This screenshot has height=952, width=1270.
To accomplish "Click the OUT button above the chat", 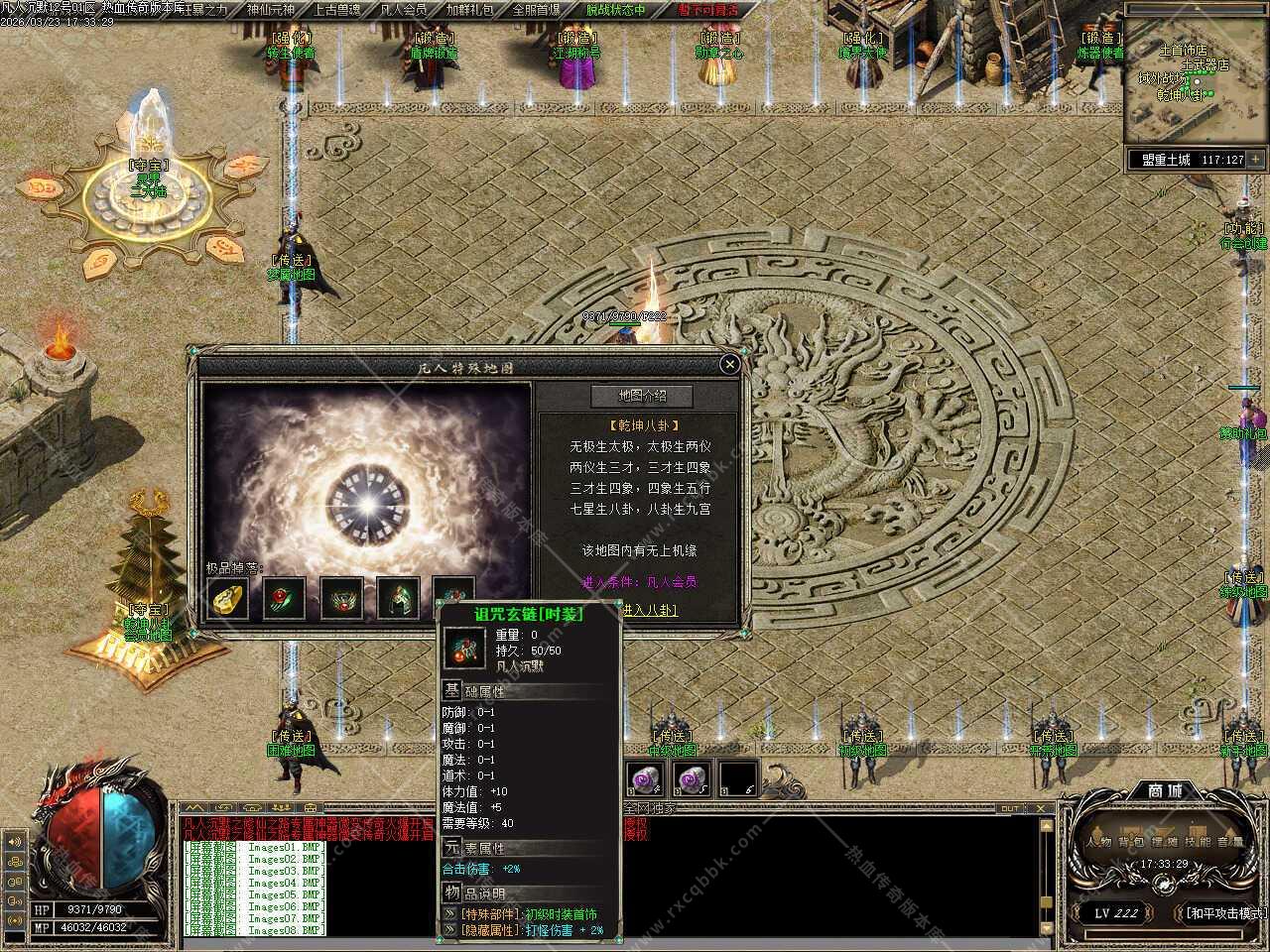I will (1010, 808).
